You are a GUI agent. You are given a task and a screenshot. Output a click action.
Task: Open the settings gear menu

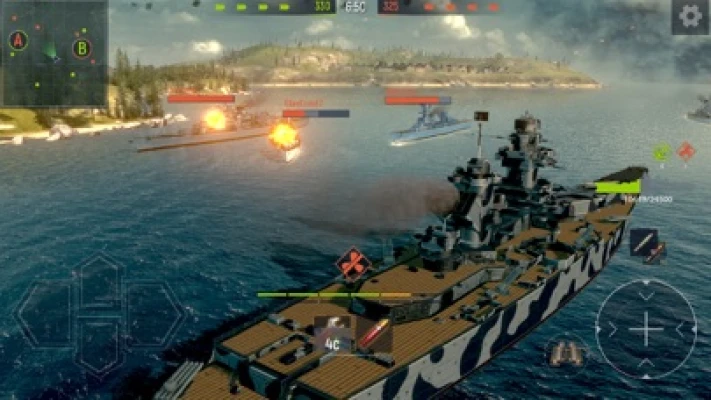pyautogui.click(x=689, y=16)
